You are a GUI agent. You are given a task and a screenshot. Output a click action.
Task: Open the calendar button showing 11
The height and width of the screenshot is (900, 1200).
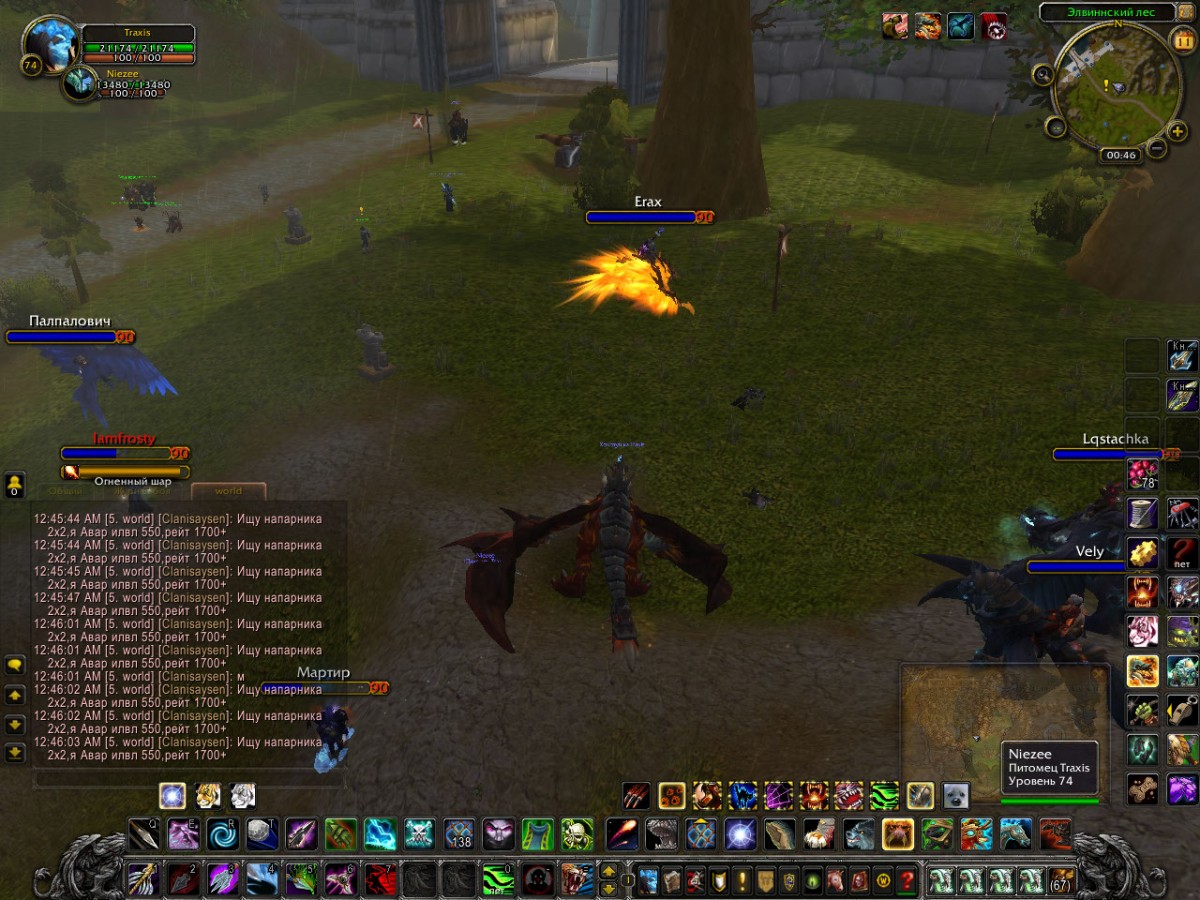click(x=1181, y=43)
